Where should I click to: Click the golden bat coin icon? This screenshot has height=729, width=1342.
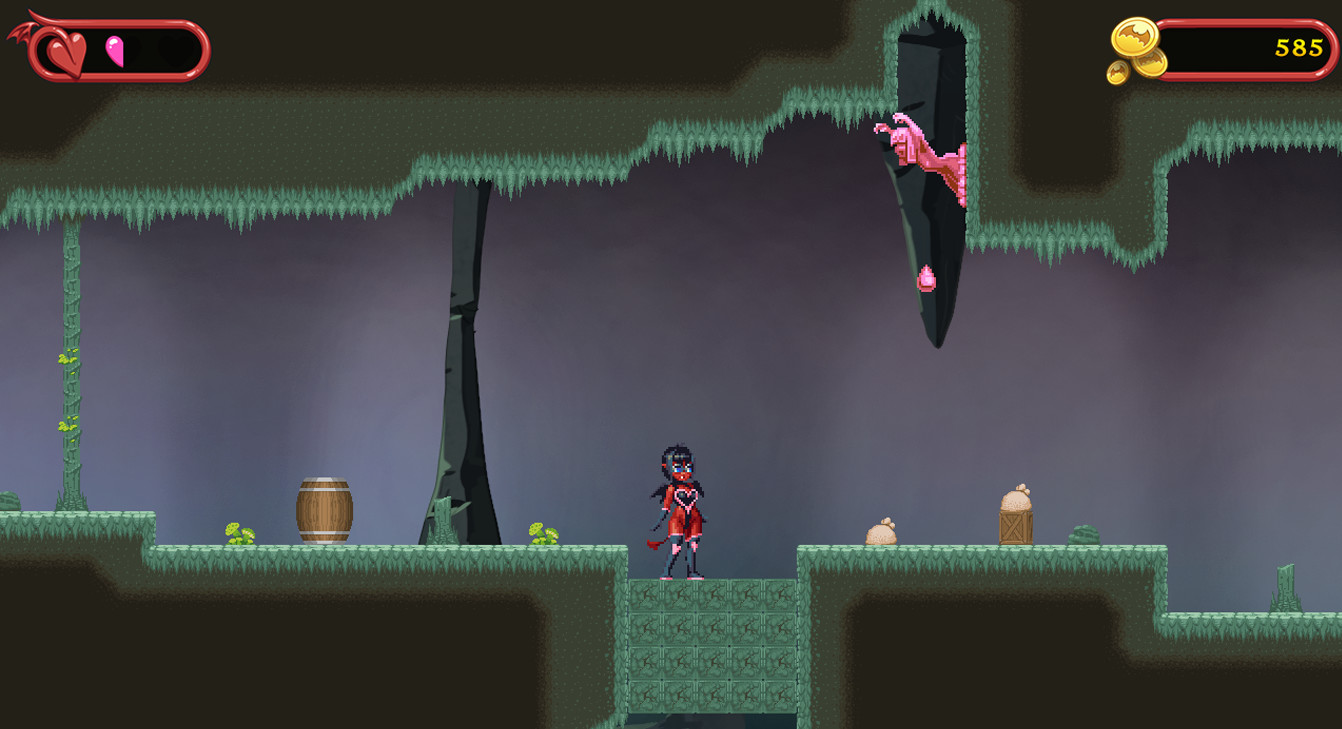click(1135, 38)
